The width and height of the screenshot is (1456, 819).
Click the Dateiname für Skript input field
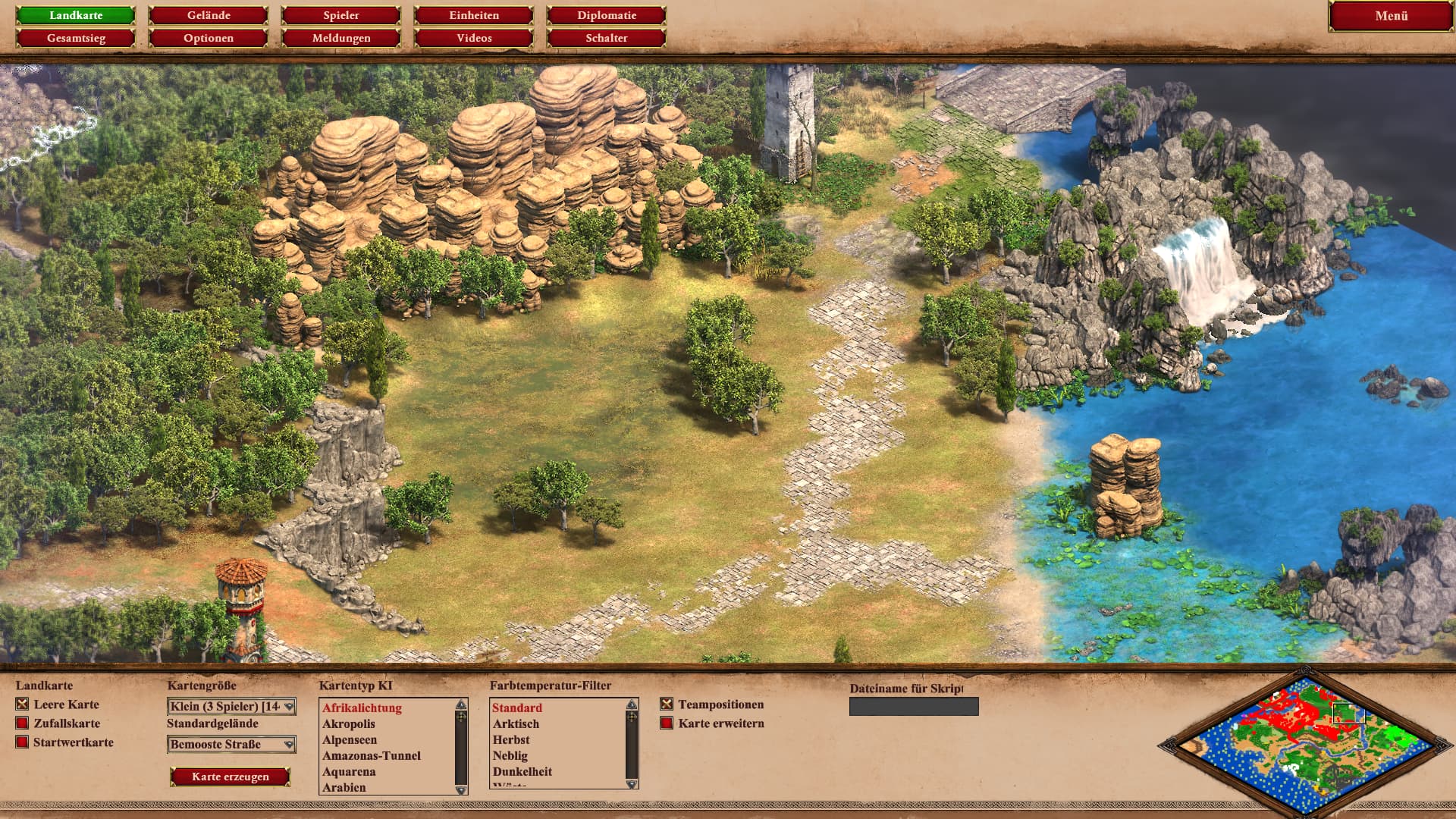pyautogui.click(x=914, y=707)
